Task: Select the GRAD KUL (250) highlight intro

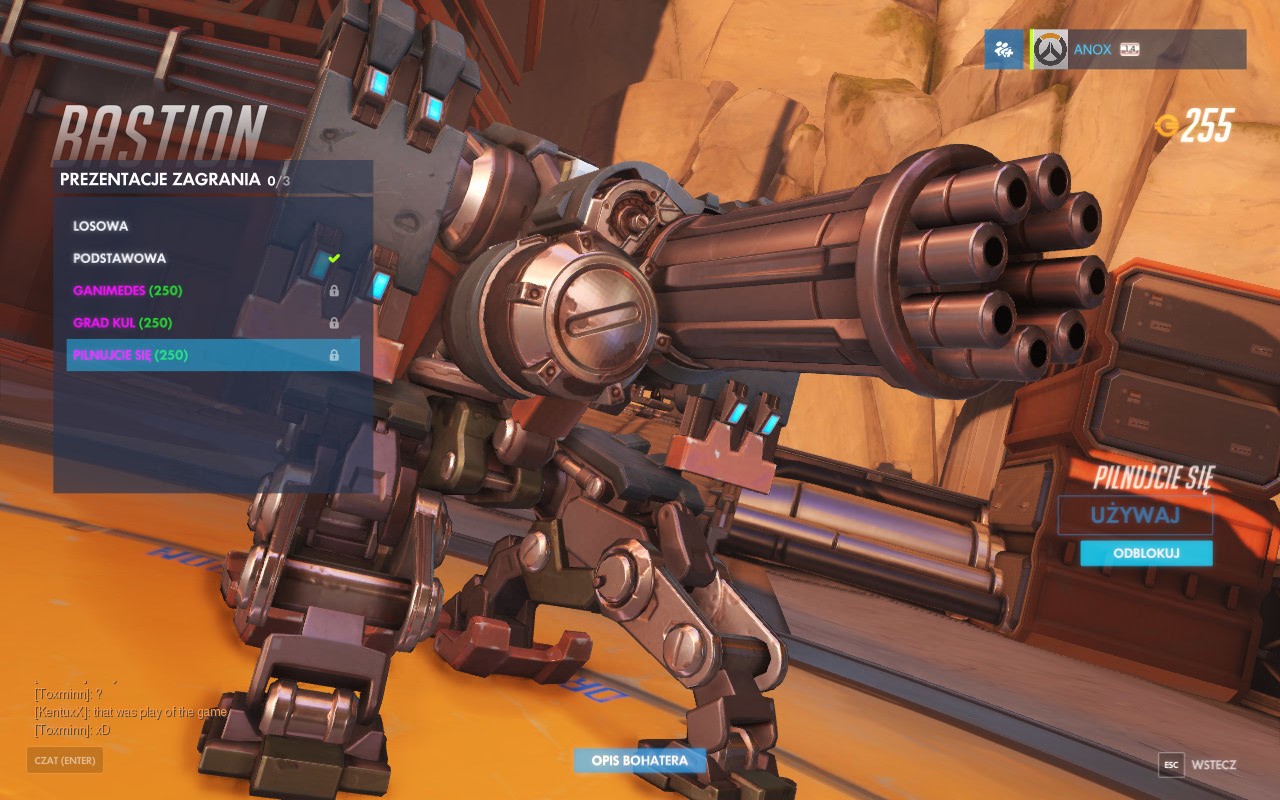Action: tap(125, 322)
